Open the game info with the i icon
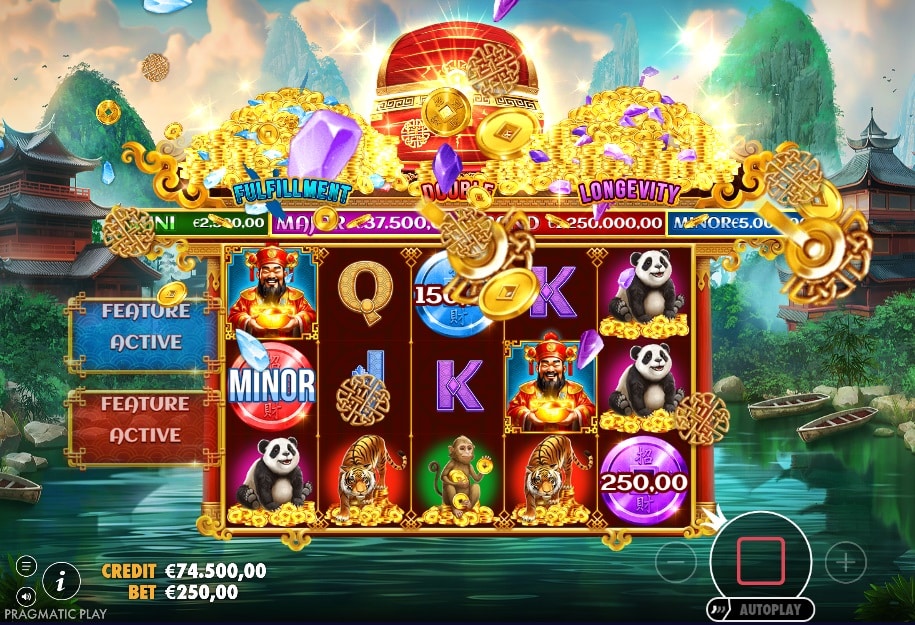 point(62,578)
